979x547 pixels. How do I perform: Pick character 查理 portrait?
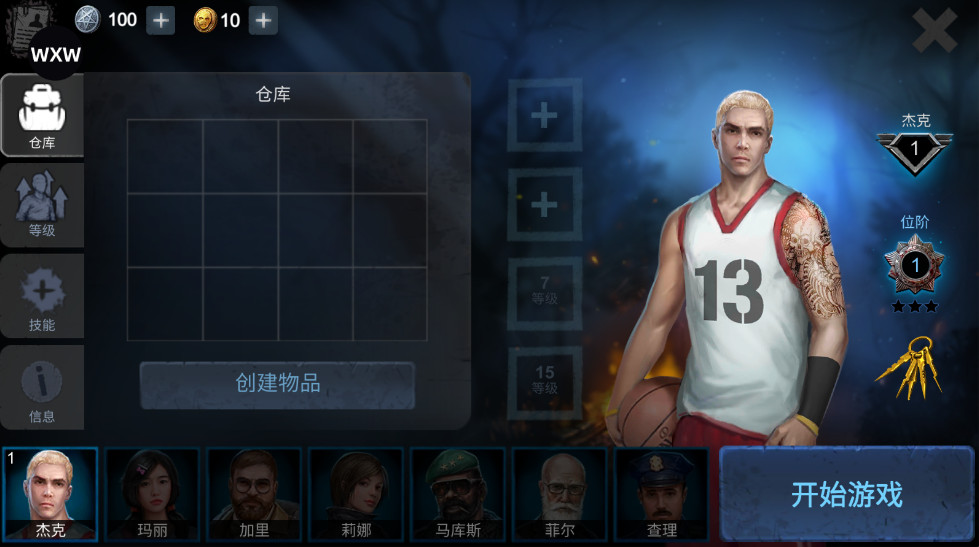pos(661,494)
